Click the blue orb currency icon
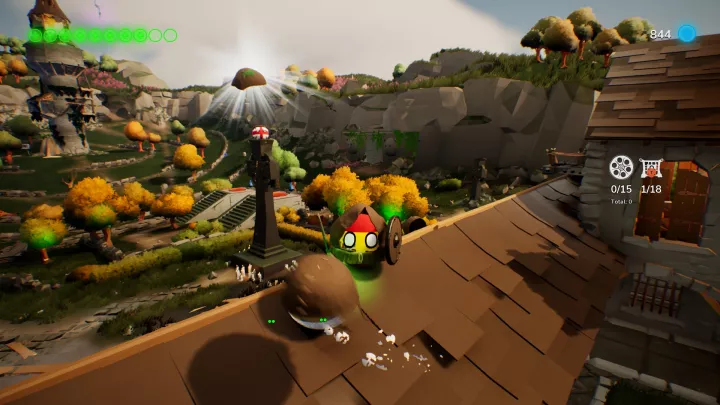This screenshot has width=720, height=405. [686, 33]
